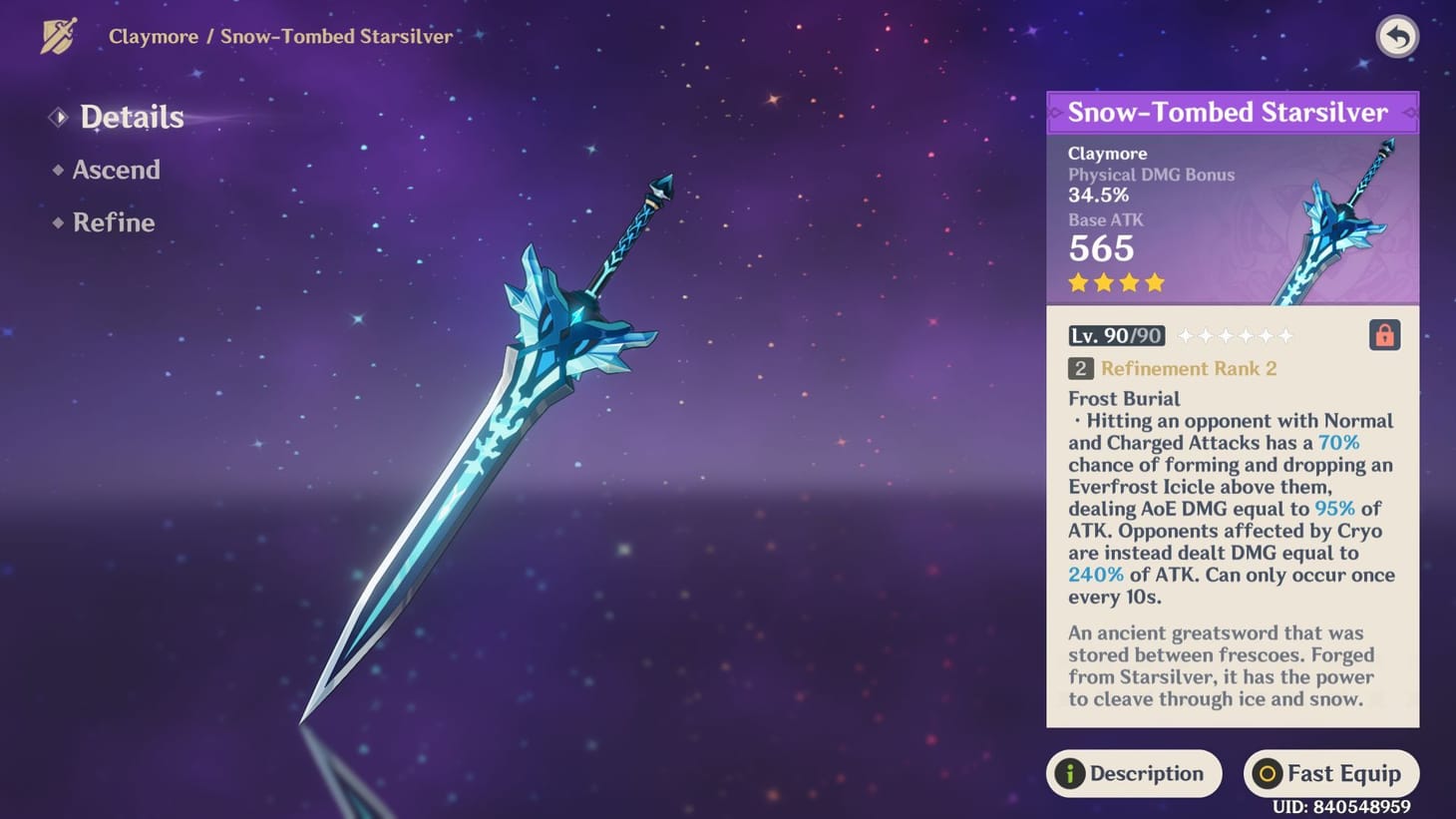Open the Refine tab
The width and height of the screenshot is (1456, 819).
[x=114, y=222]
